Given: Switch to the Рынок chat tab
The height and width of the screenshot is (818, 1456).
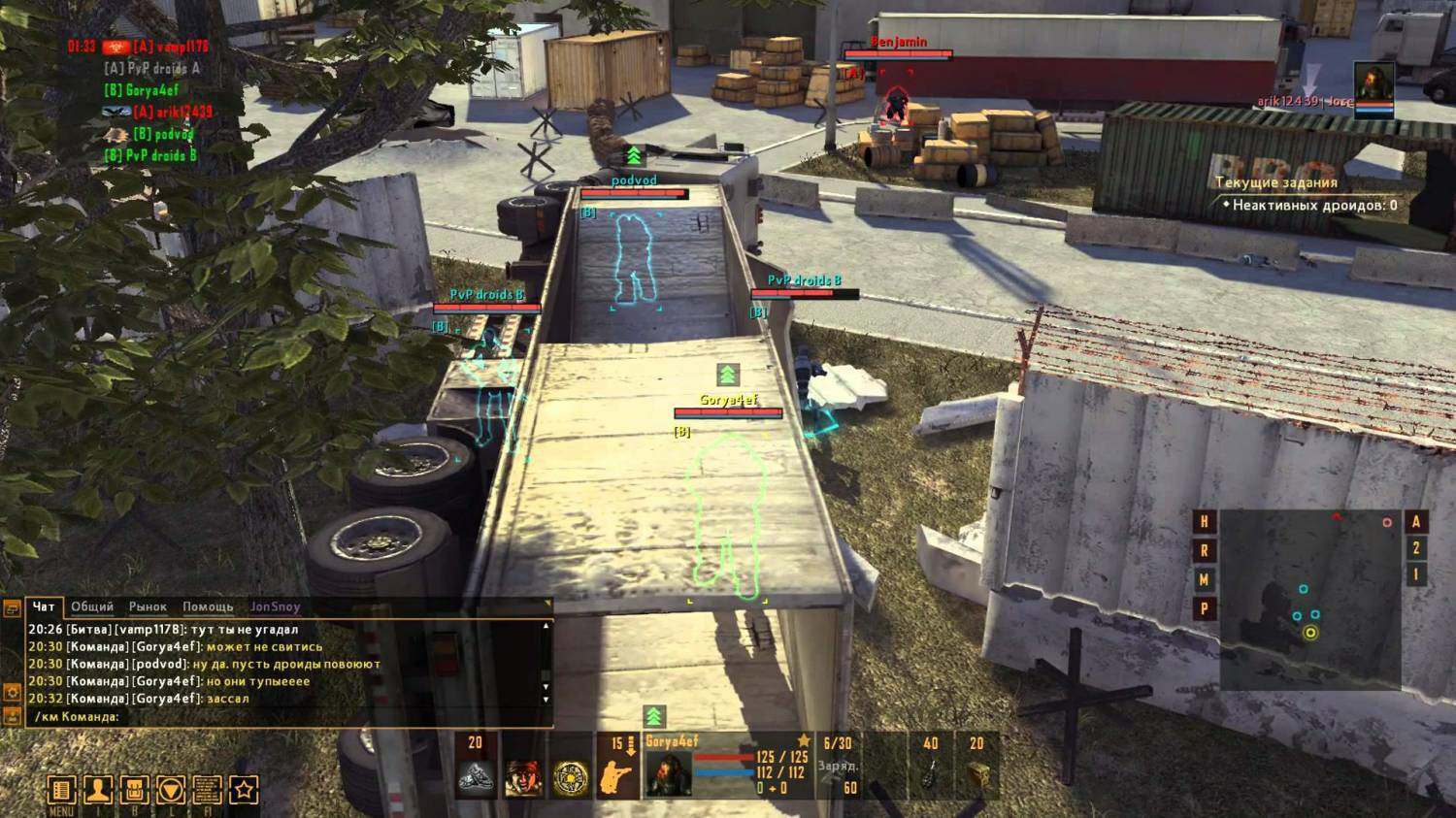Looking at the screenshot, I should point(148,606).
